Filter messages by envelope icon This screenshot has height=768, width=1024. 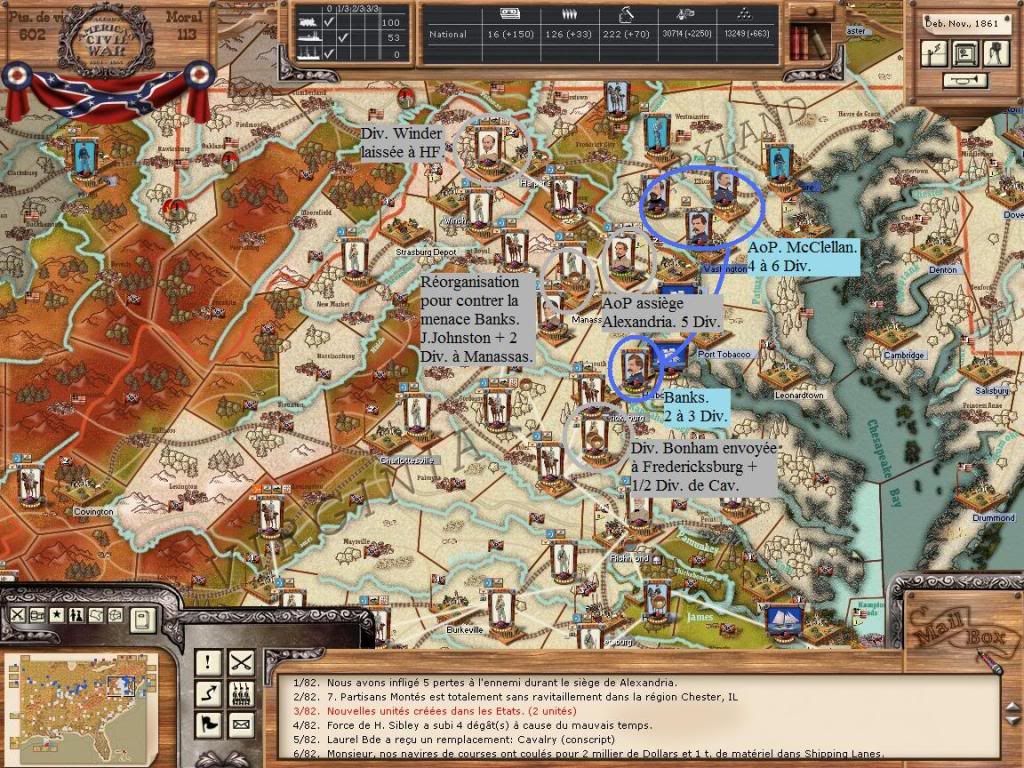pyautogui.click(x=241, y=723)
